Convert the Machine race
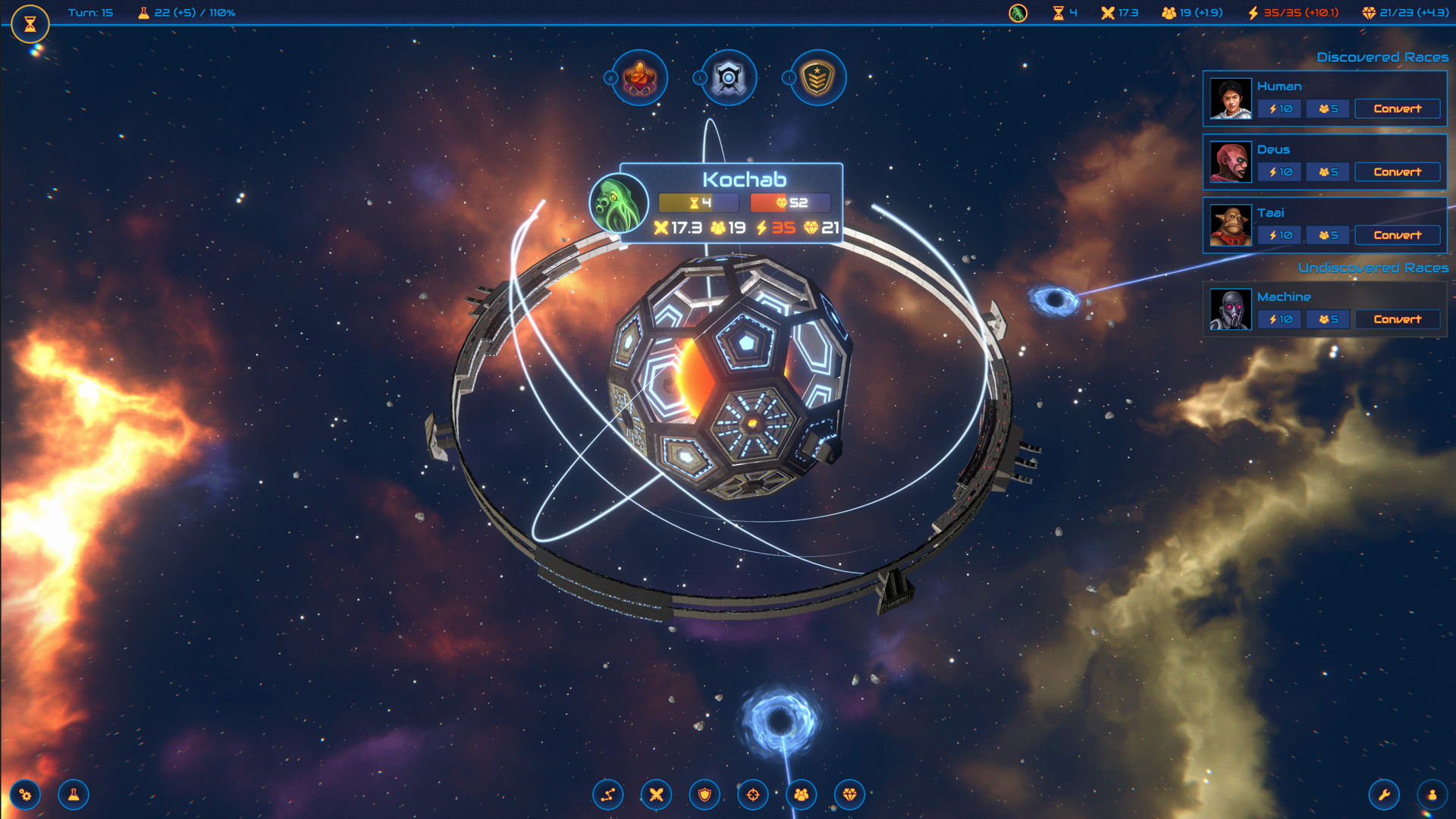 pos(1397,319)
